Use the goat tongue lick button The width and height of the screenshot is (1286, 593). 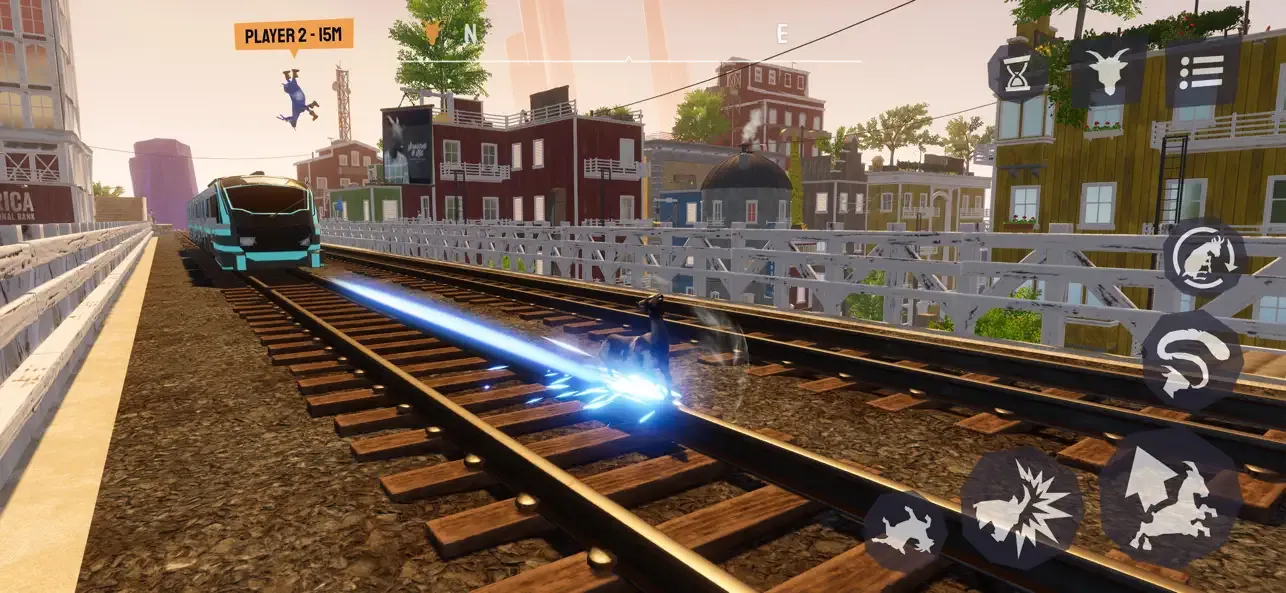point(1191,360)
